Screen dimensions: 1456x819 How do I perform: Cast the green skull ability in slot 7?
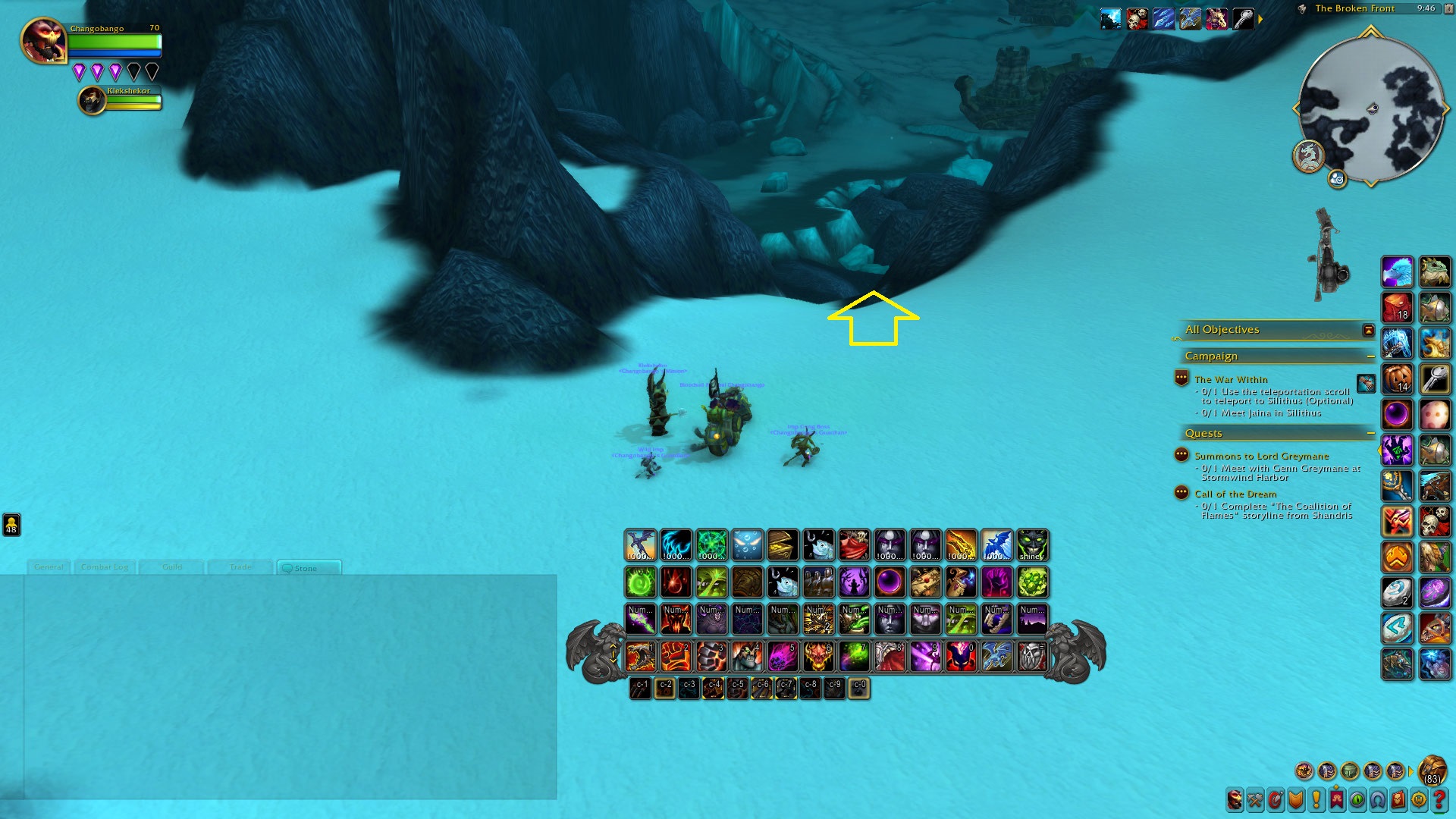854,657
